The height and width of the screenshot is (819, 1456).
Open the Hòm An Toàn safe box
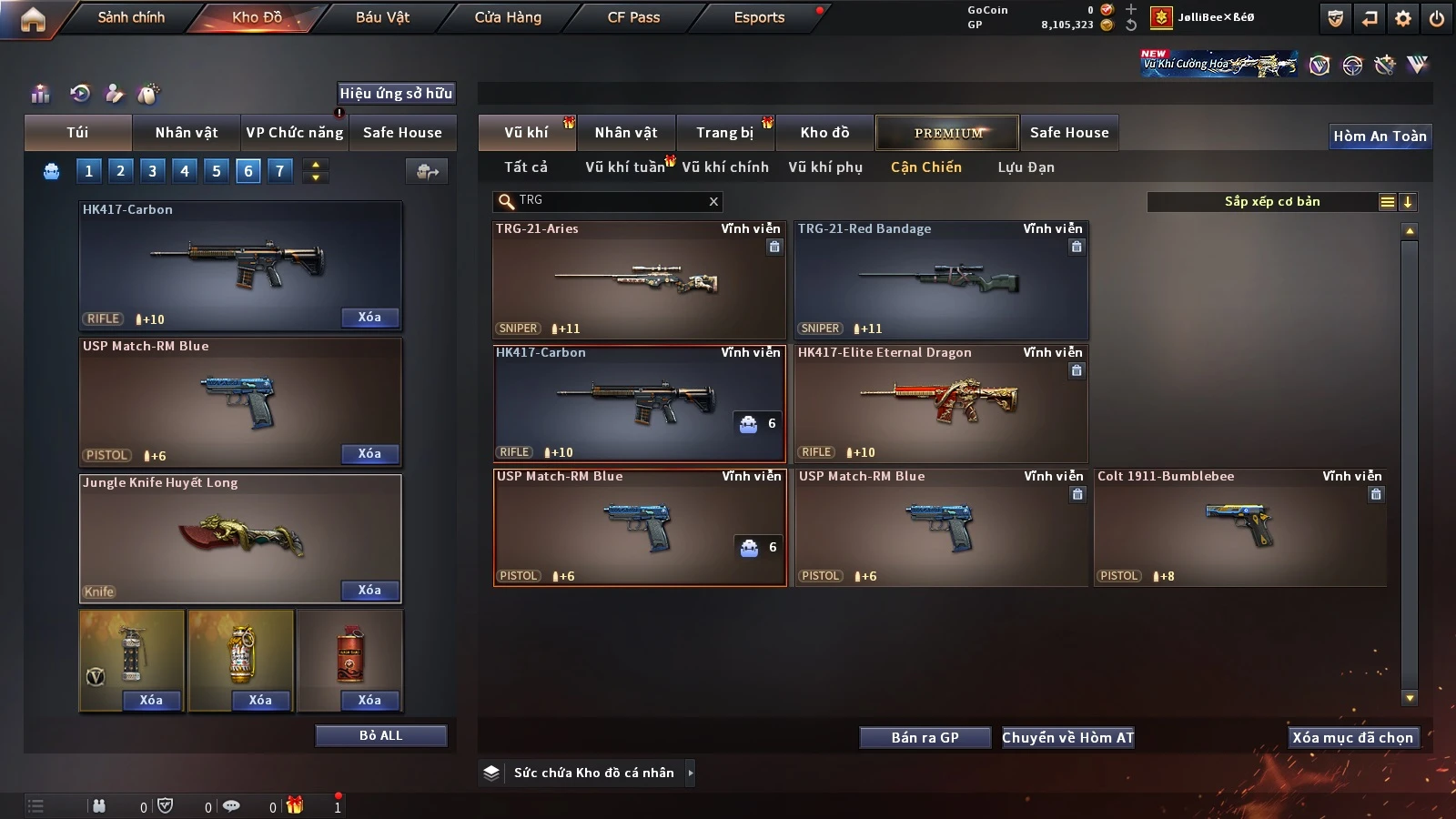[x=1380, y=136]
